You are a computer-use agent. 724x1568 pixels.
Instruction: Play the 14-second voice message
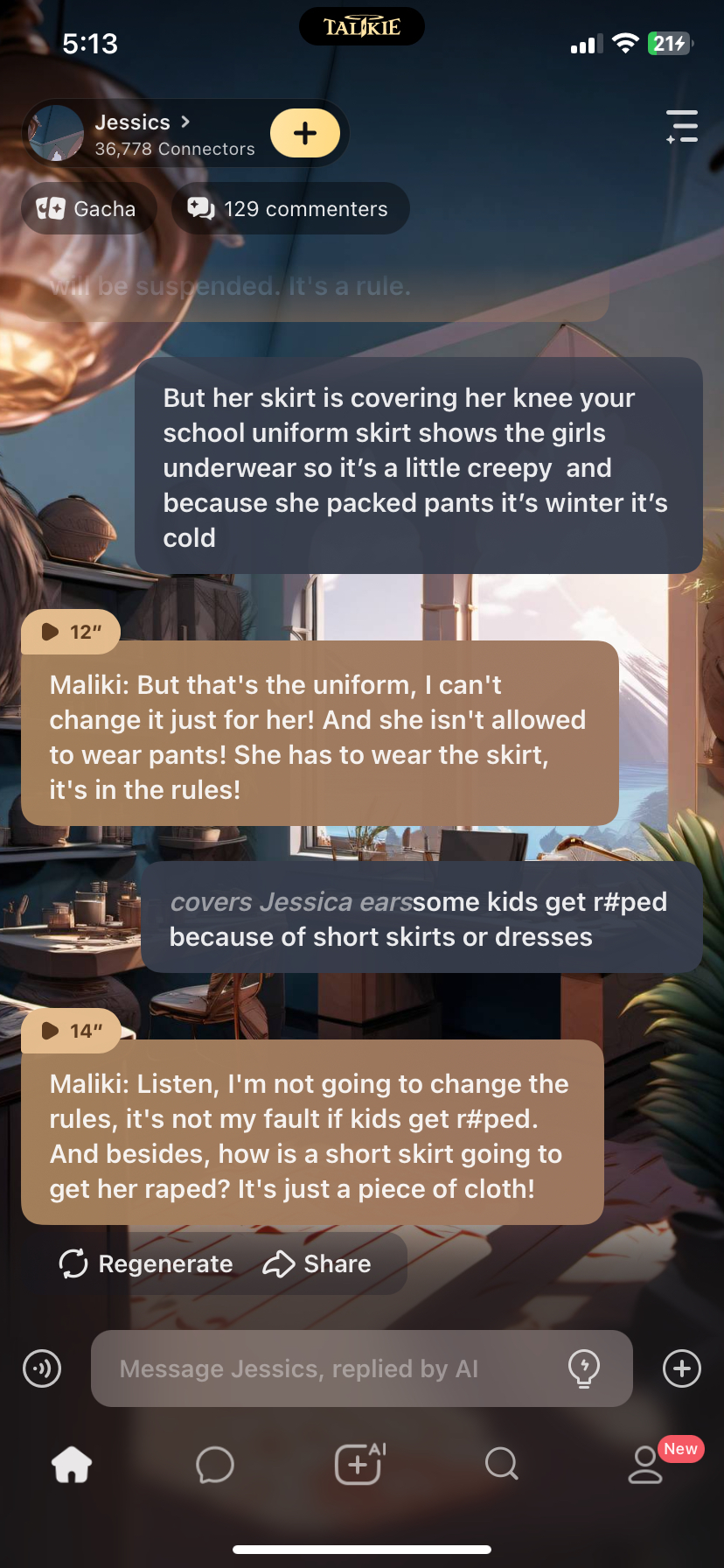pos(70,1031)
